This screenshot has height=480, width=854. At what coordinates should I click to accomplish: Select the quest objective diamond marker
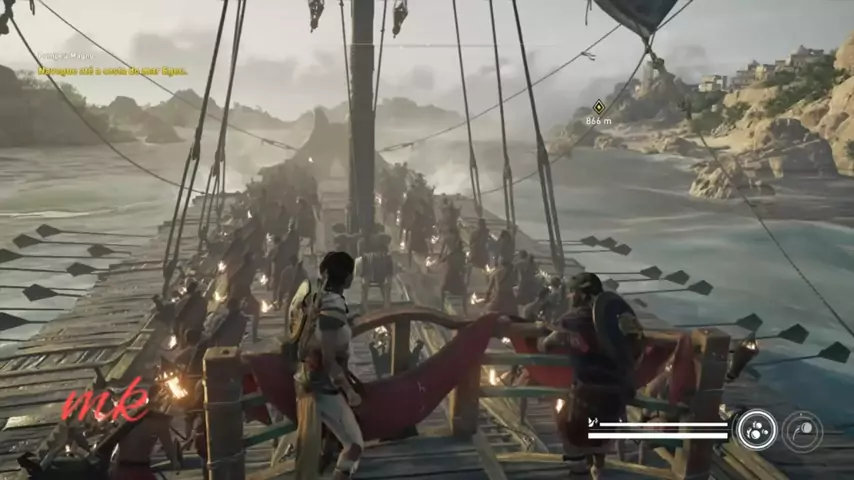coord(598,106)
